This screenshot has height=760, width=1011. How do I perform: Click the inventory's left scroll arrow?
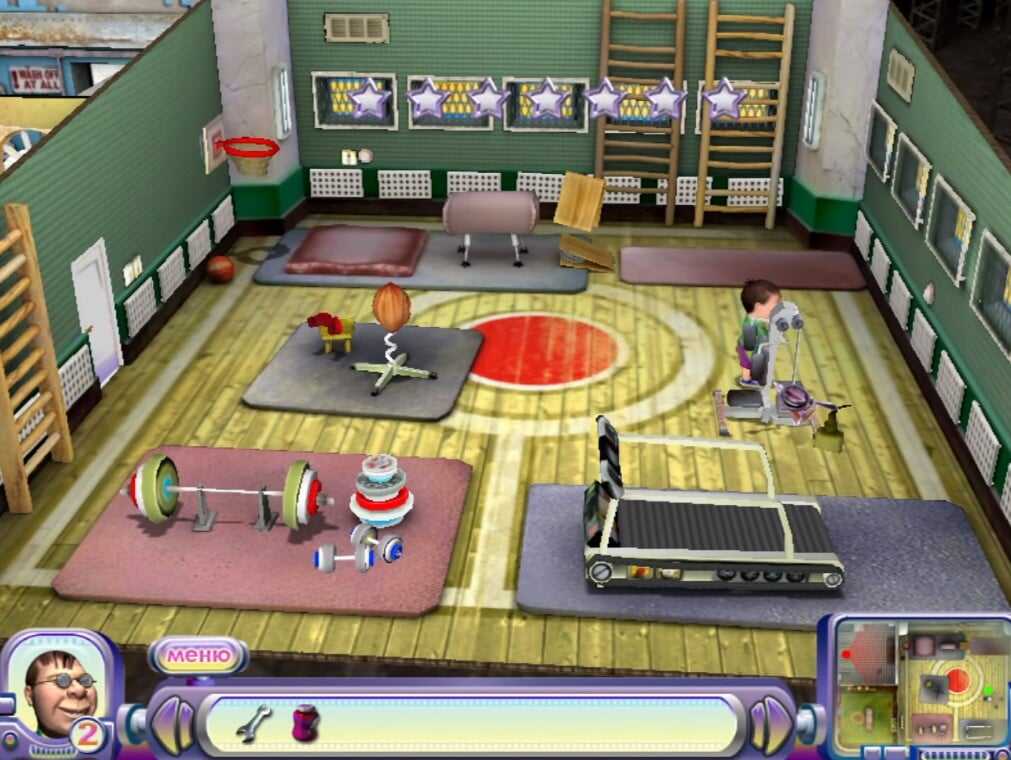[x=171, y=722]
